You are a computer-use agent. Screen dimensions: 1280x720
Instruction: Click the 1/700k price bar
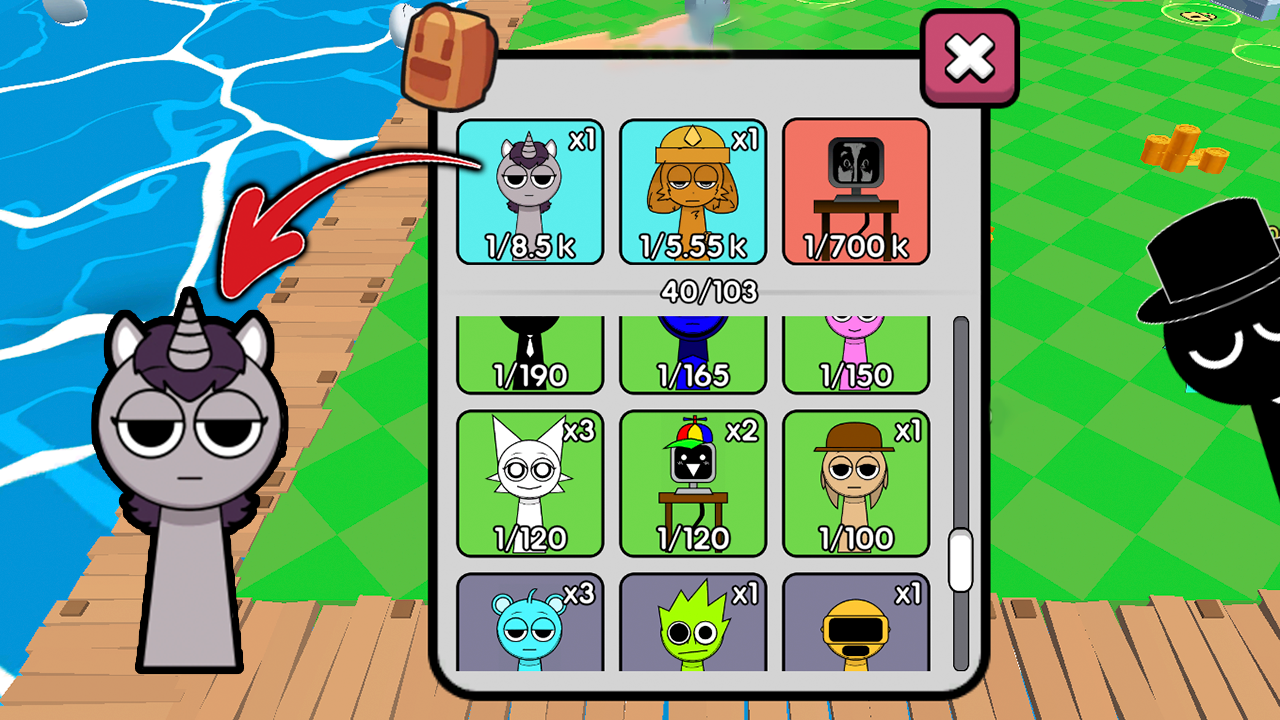point(855,243)
